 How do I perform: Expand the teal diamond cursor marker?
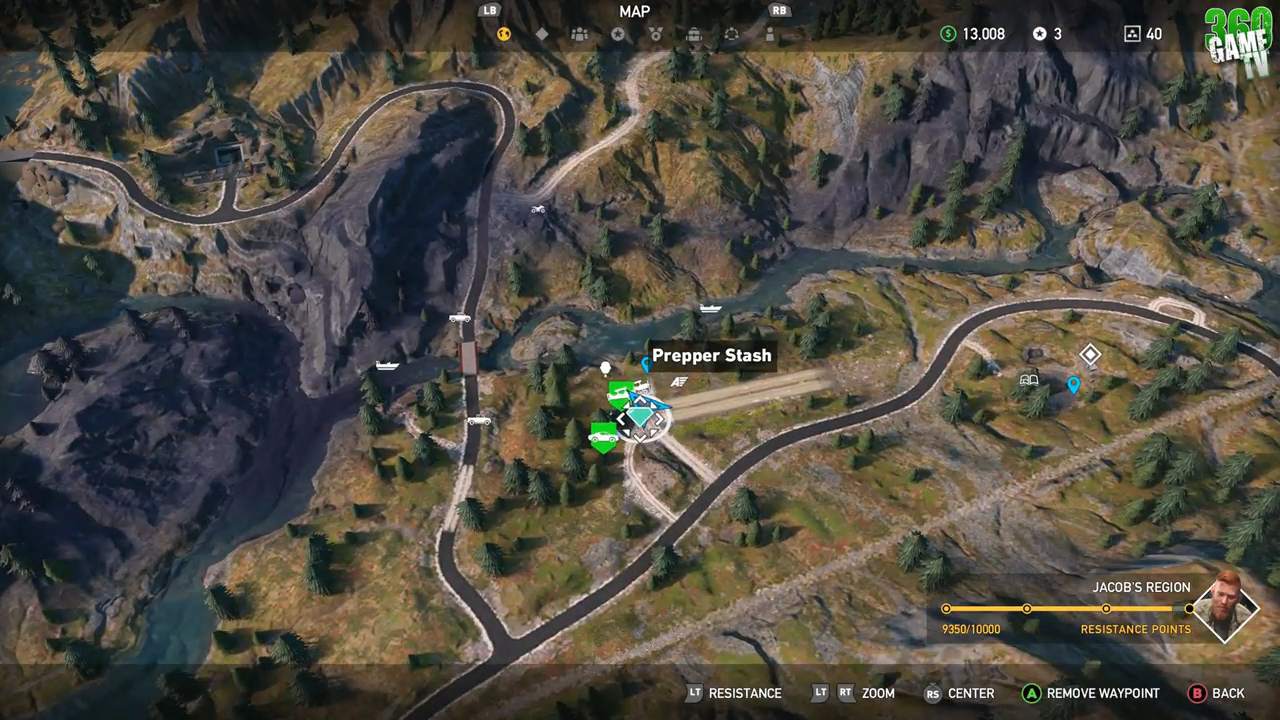640,418
